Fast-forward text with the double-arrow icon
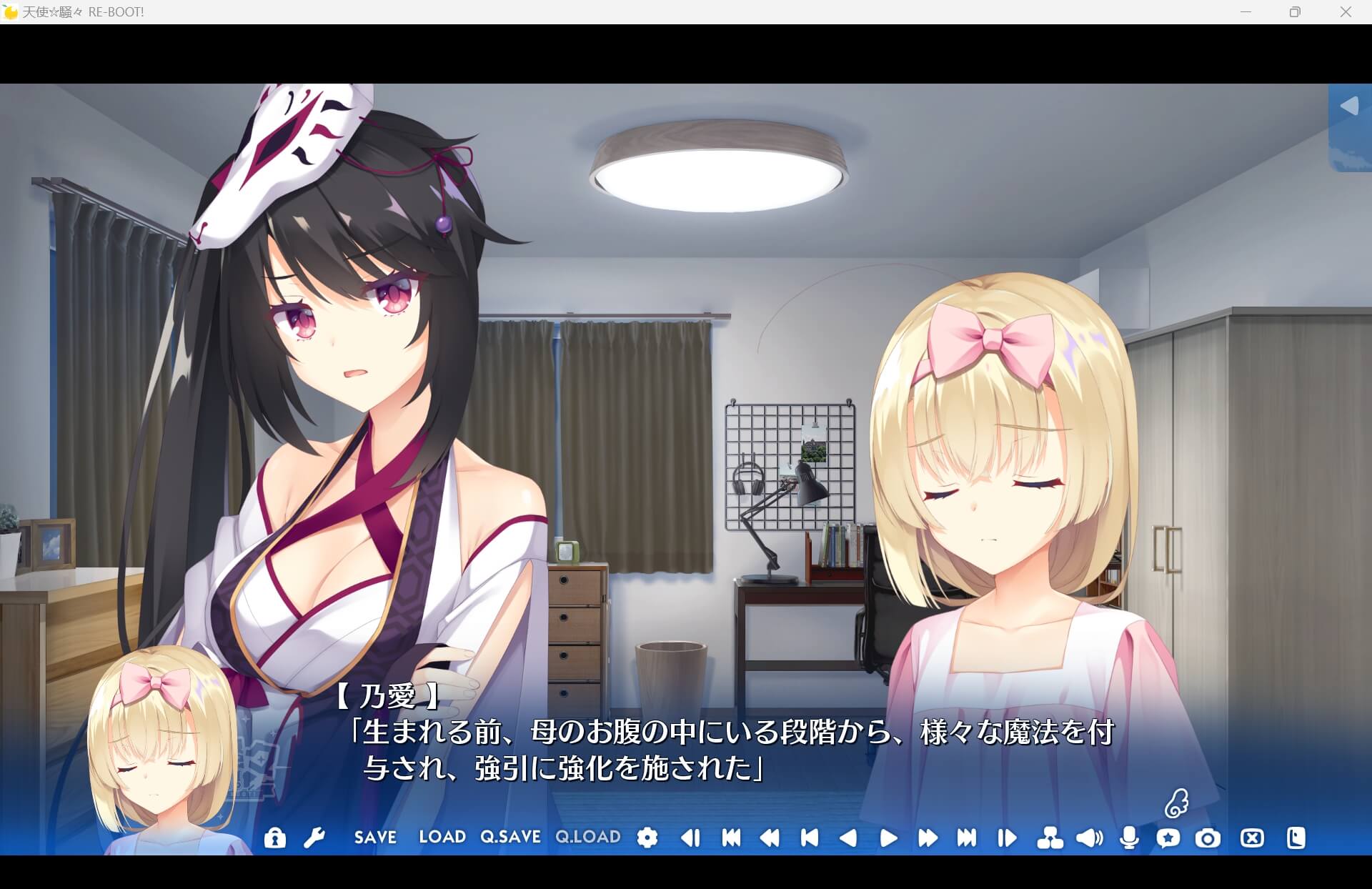 pos(928,838)
